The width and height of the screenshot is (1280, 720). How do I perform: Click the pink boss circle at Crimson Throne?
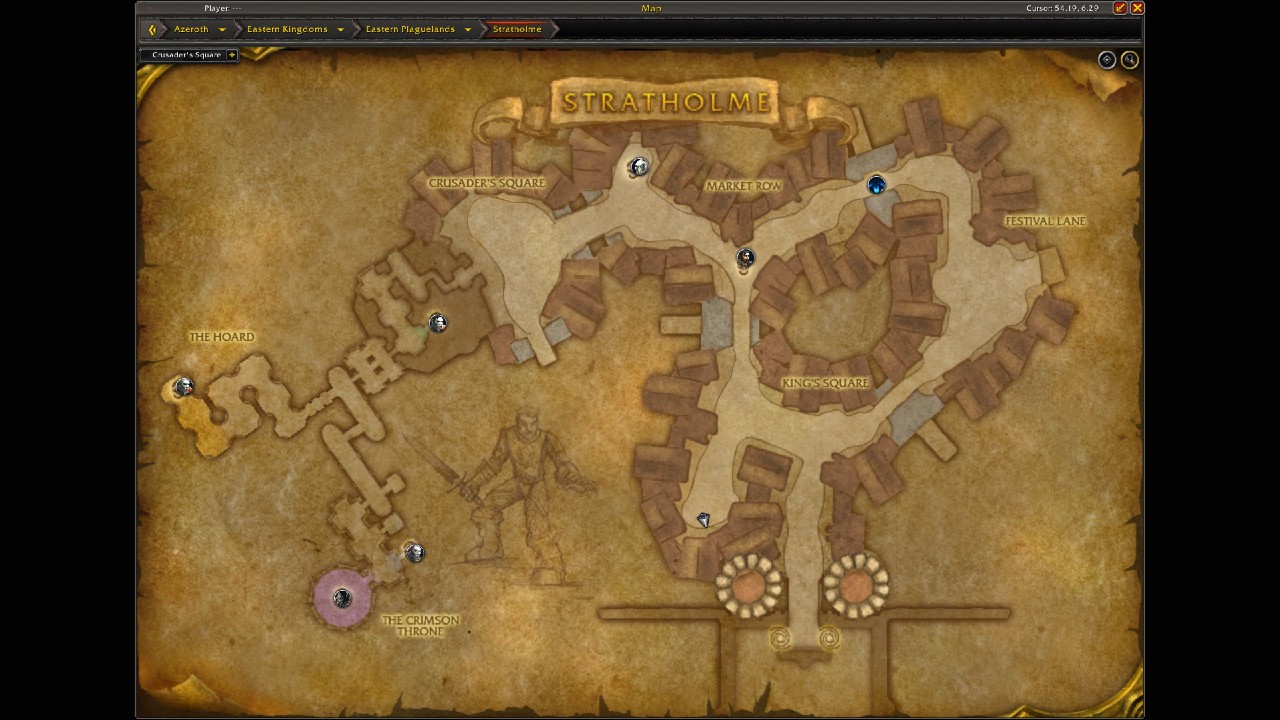pyautogui.click(x=343, y=598)
